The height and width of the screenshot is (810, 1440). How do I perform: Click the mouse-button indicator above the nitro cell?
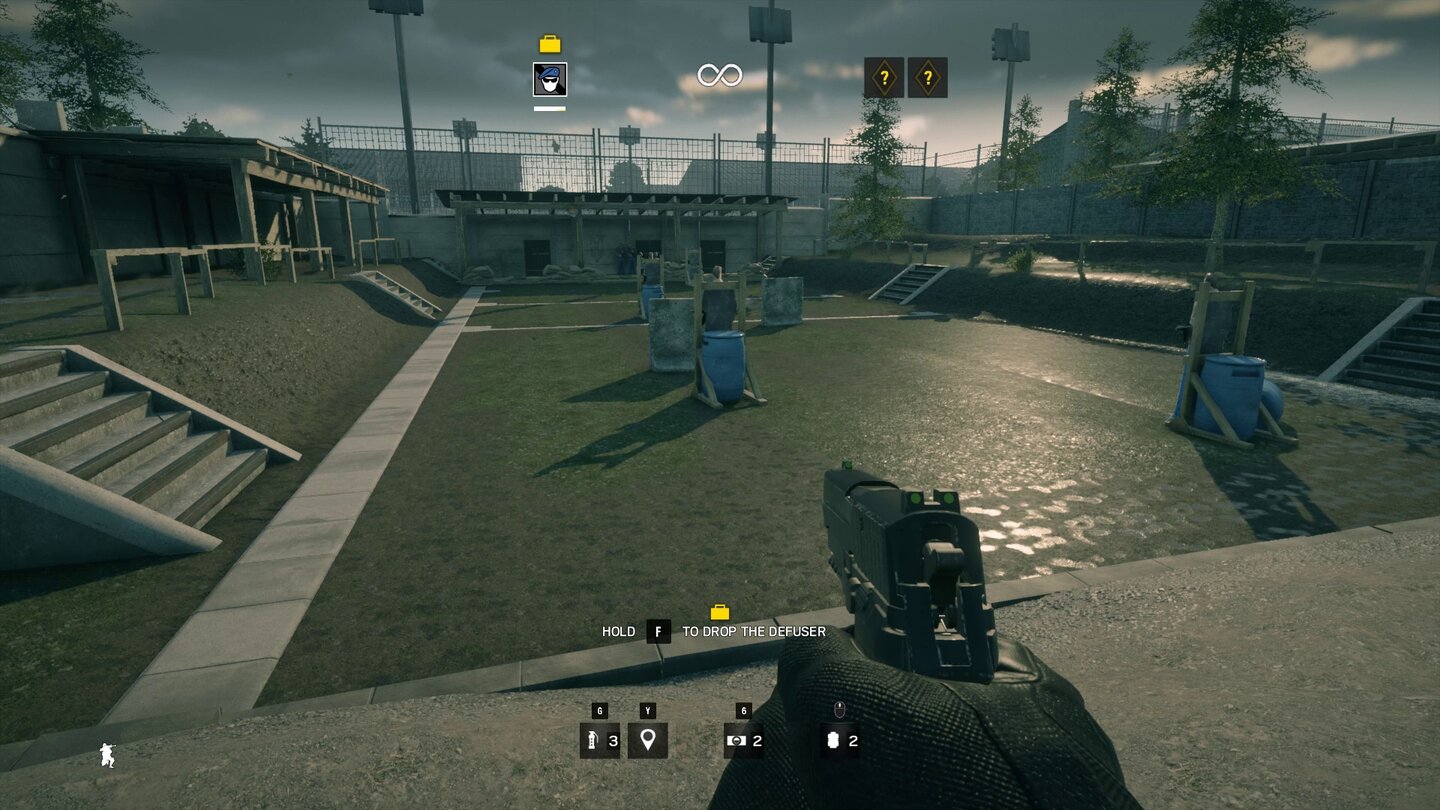[x=839, y=712]
